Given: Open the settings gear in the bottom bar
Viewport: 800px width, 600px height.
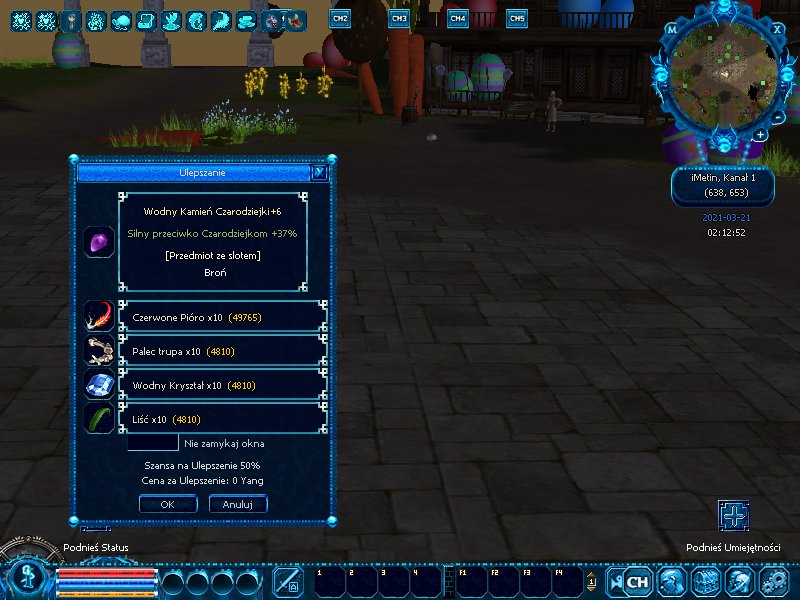Looking at the screenshot, I should point(774,581).
